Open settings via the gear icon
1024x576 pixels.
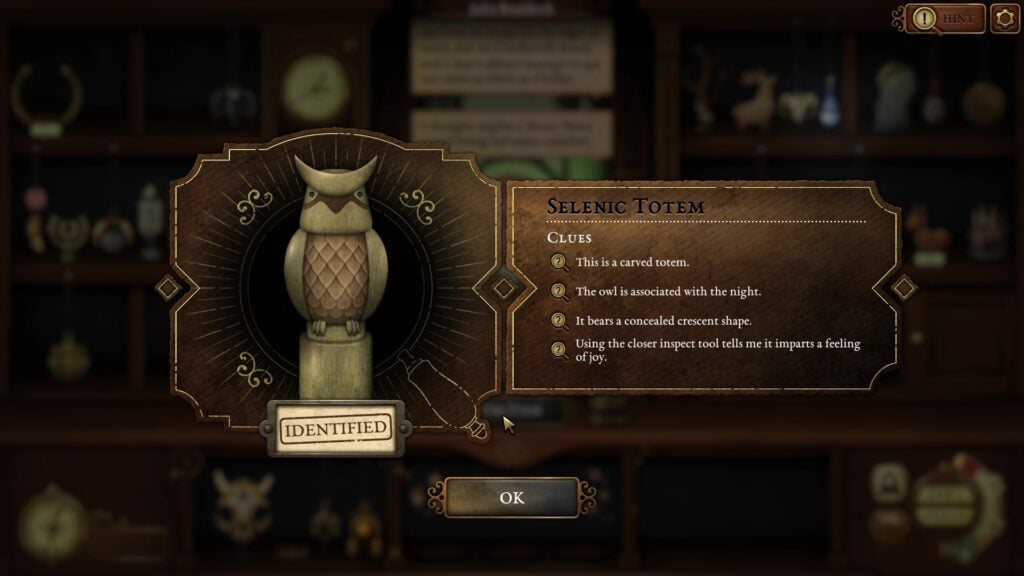click(x=1004, y=18)
